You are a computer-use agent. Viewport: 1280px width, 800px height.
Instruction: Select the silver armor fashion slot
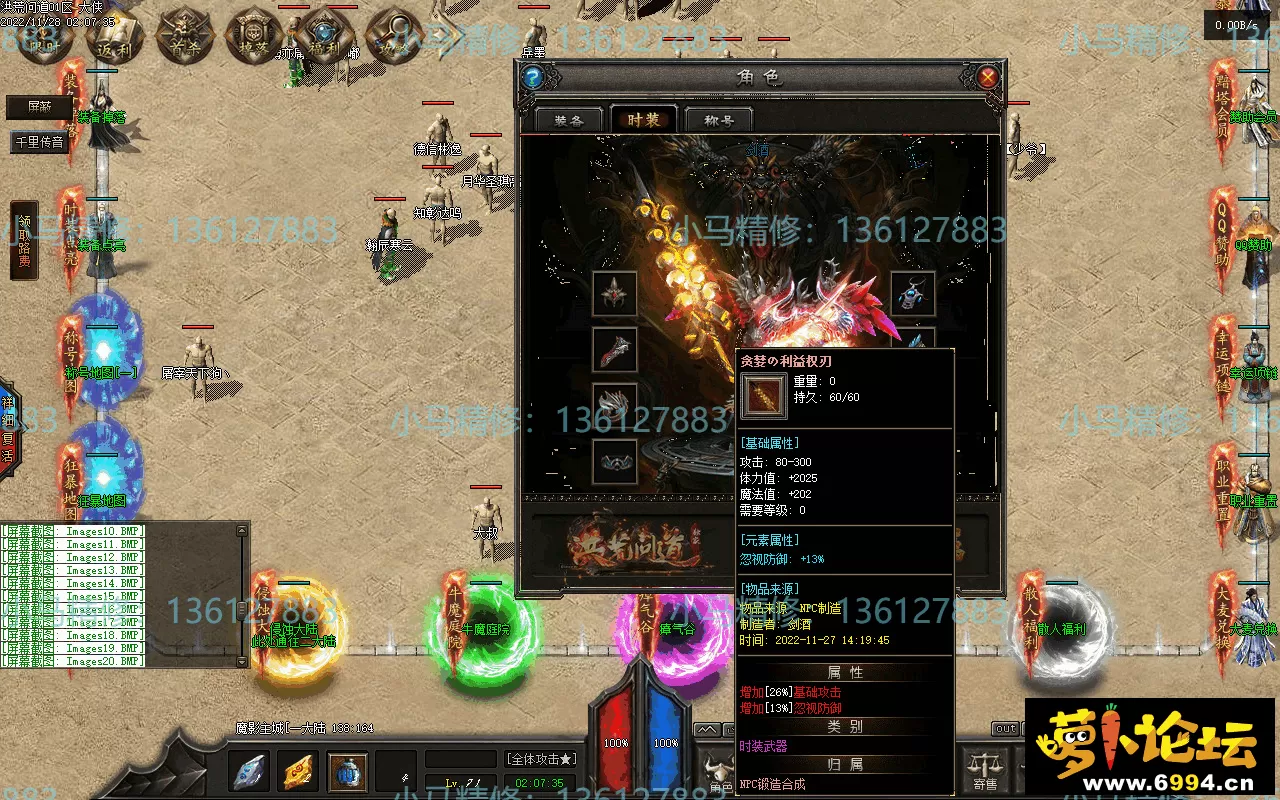pos(614,405)
